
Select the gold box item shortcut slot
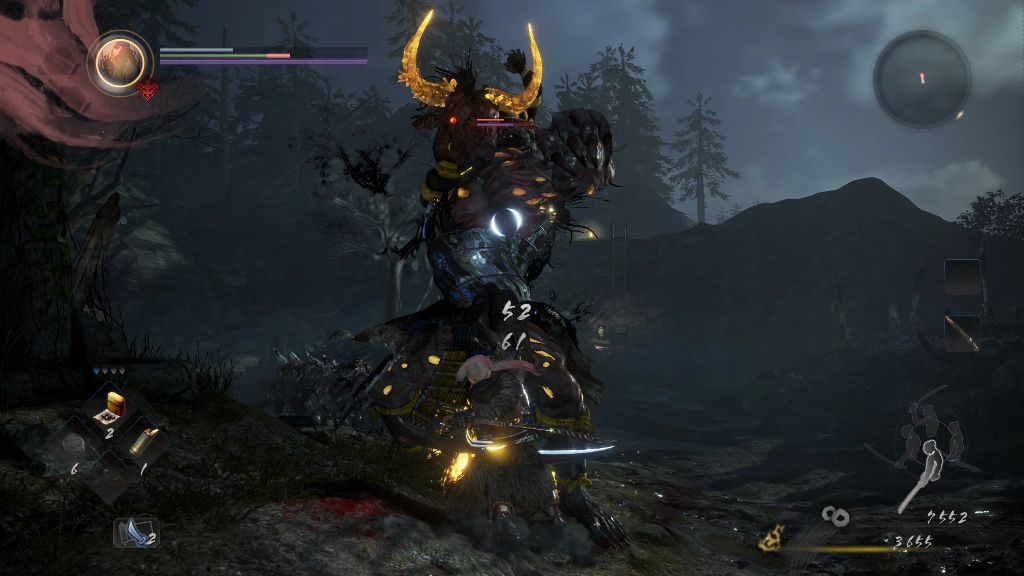click(x=111, y=406)
